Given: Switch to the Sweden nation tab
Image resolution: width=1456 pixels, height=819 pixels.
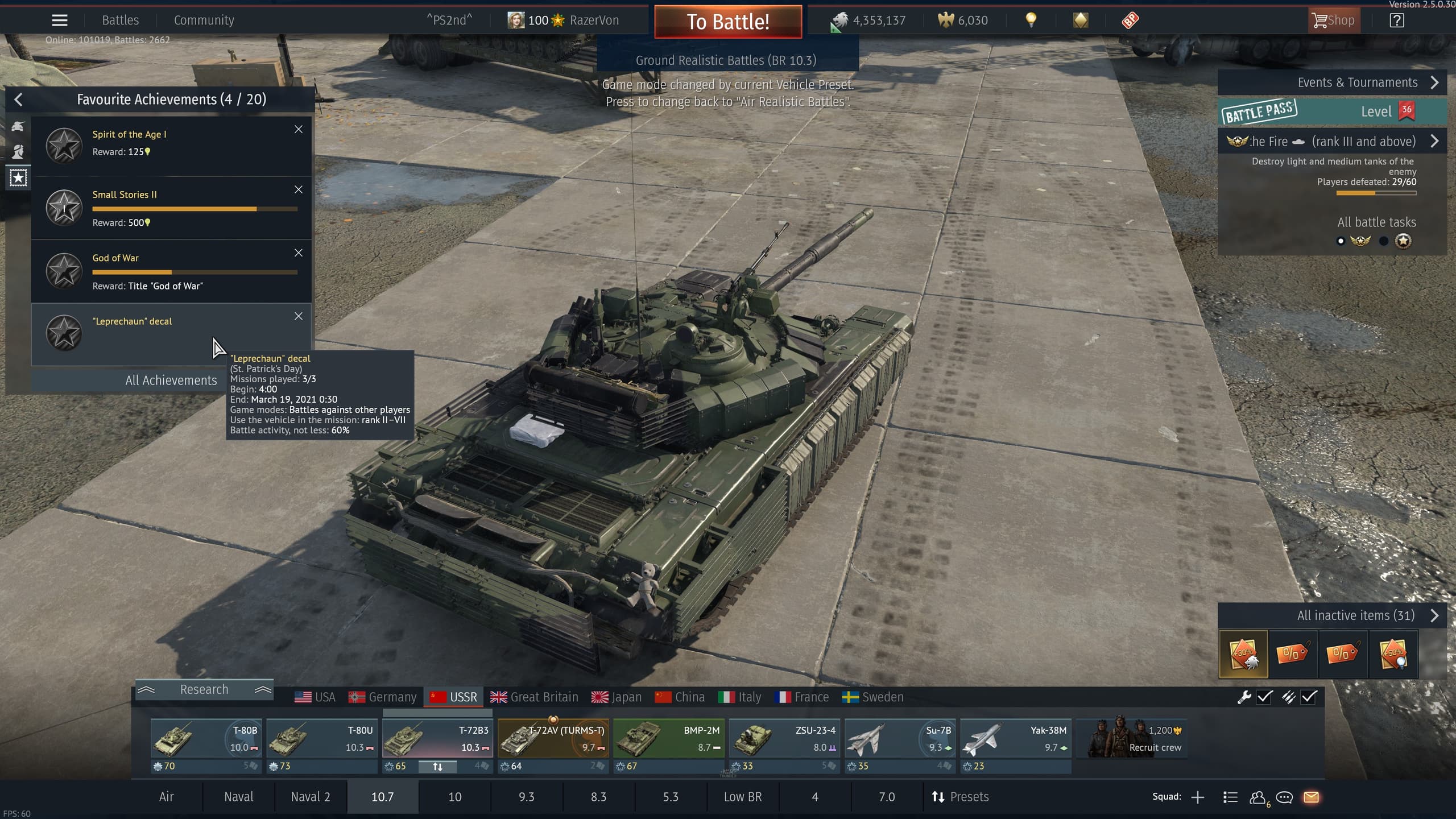Looking at the screenshot, I should 872,697.
